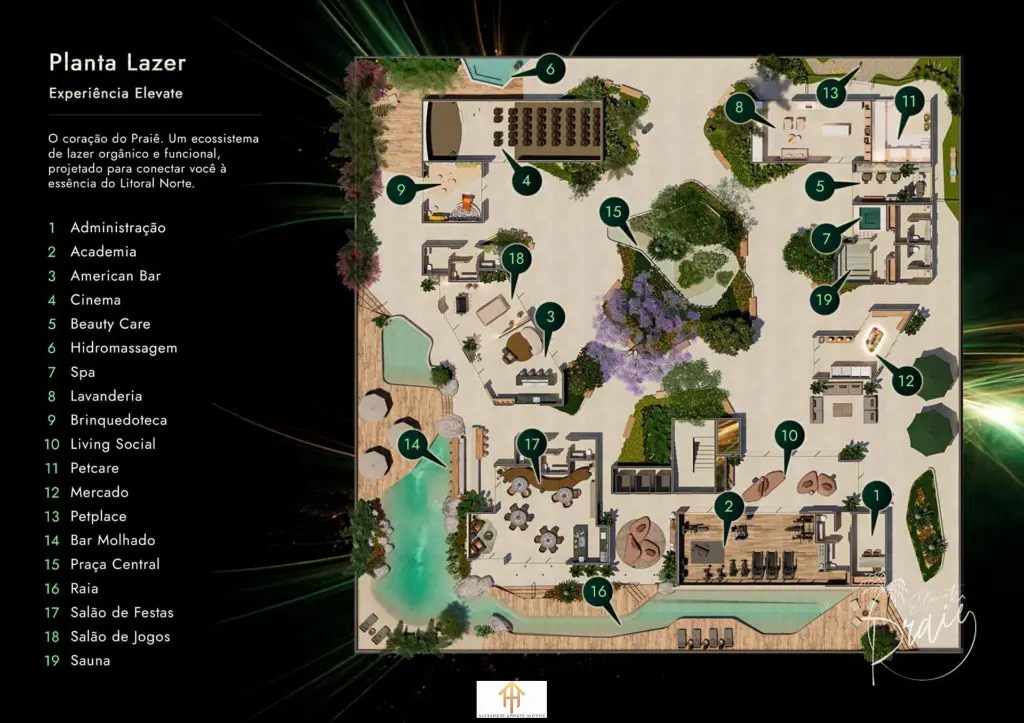Image resolution: width=1024 pixels, height=723 pixels.
Task: Select Praça Central in the legend
Action: click(x=114, y=564)
